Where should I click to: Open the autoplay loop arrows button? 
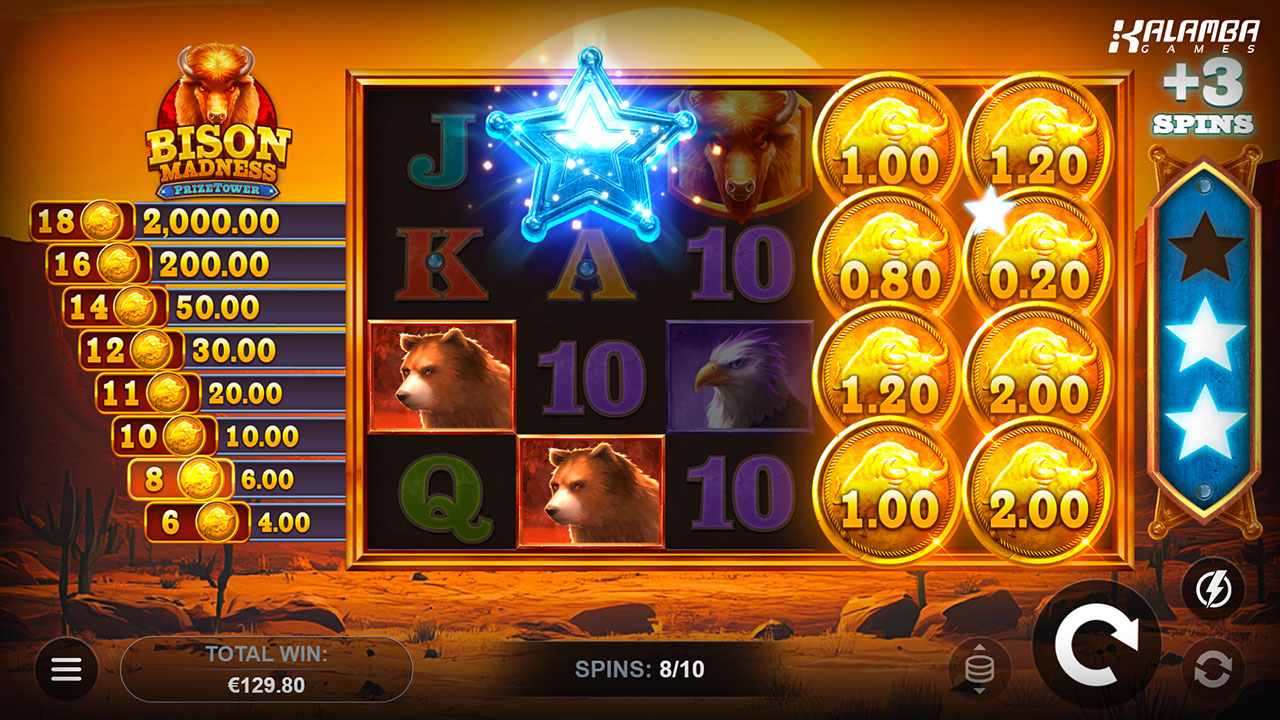(x=1213, y=669)
